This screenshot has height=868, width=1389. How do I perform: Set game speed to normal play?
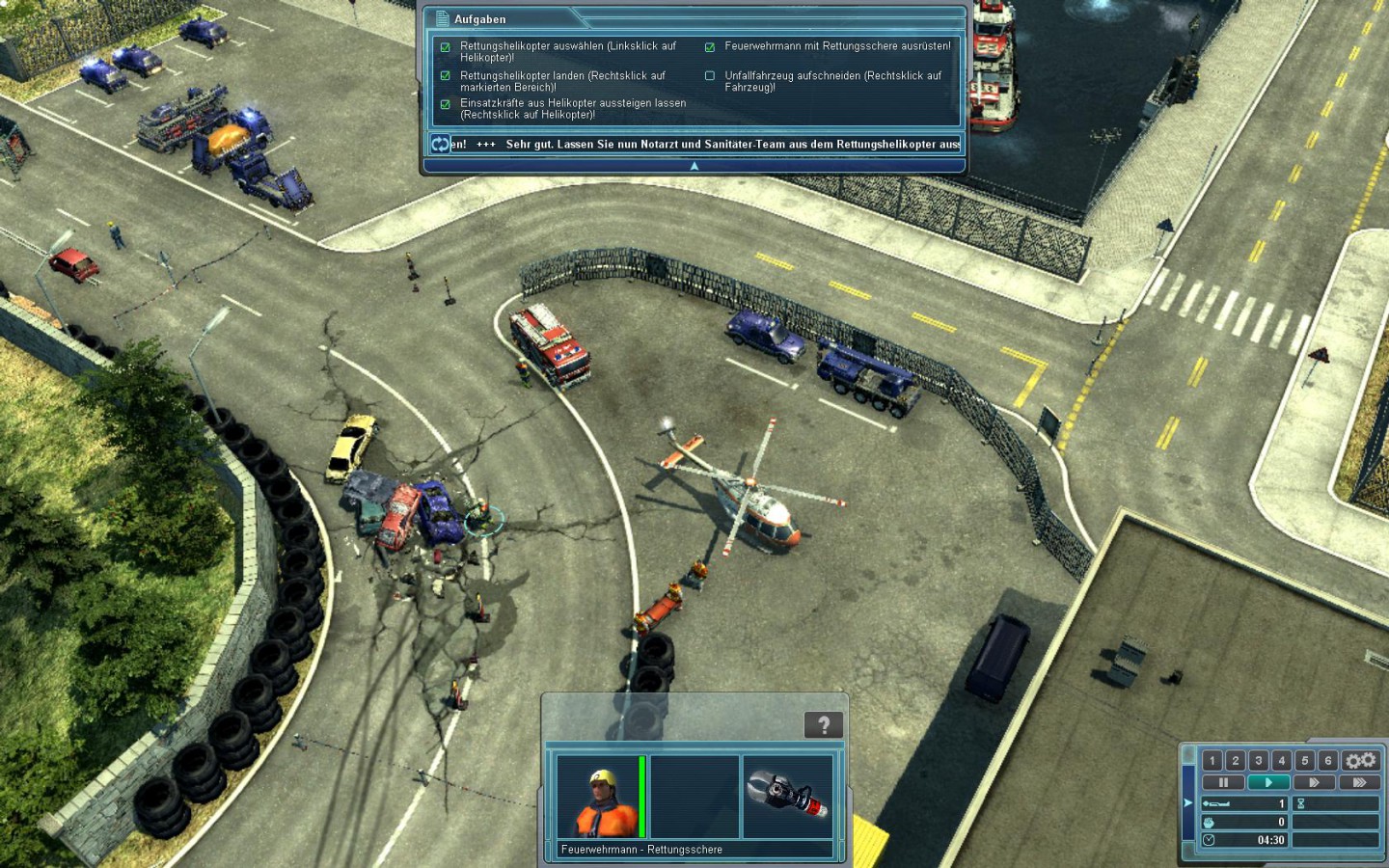click(x=1268, y=782)
